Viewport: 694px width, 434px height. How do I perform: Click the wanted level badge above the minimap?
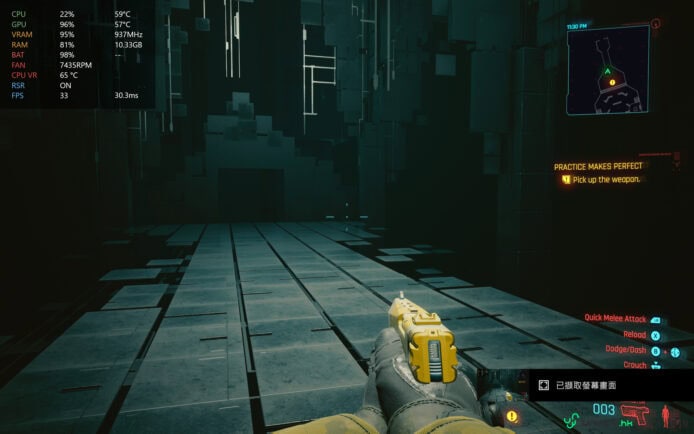[x=656, y=22]
